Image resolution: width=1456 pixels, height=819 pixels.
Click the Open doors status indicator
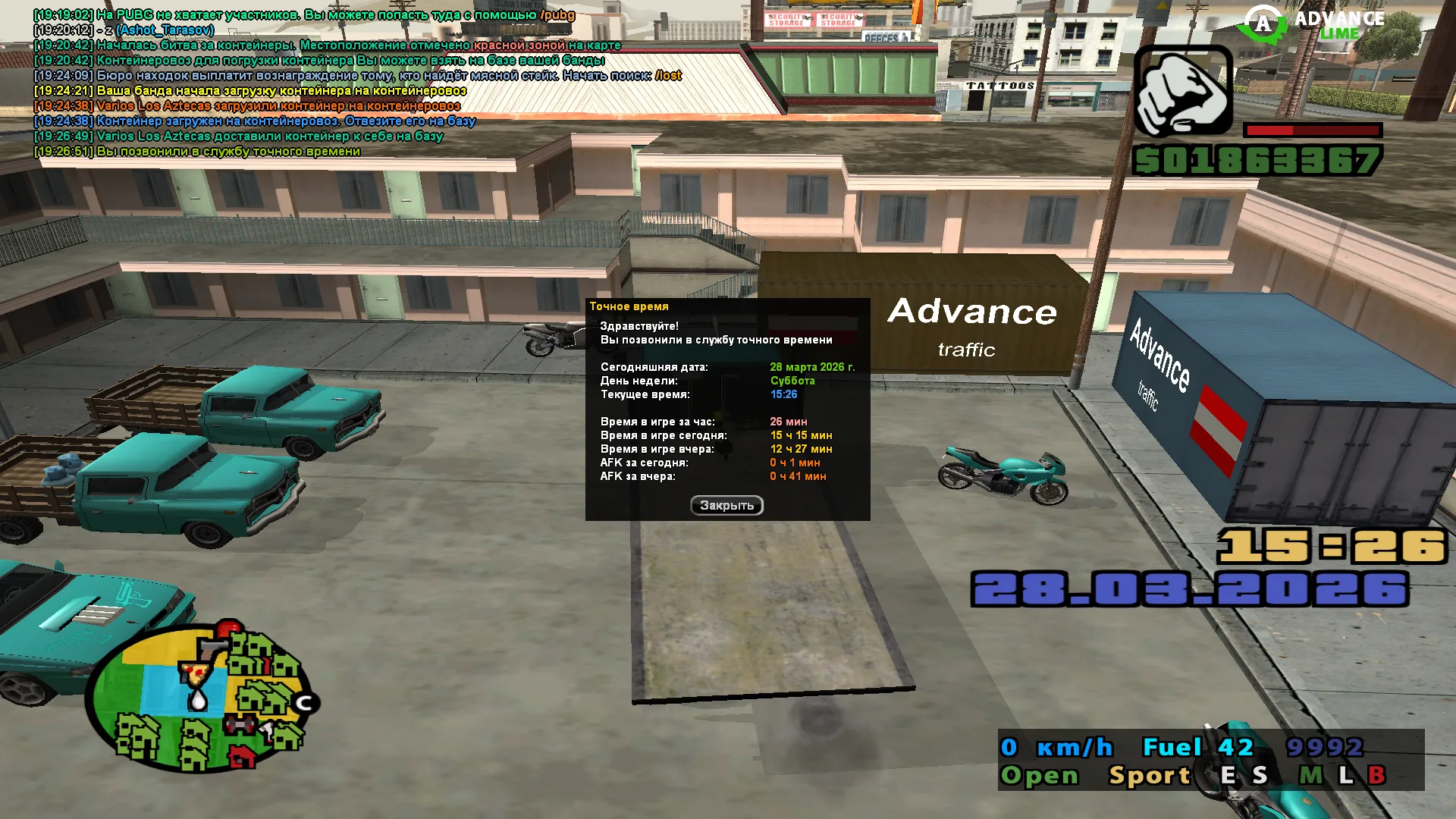click(1040, 775)
